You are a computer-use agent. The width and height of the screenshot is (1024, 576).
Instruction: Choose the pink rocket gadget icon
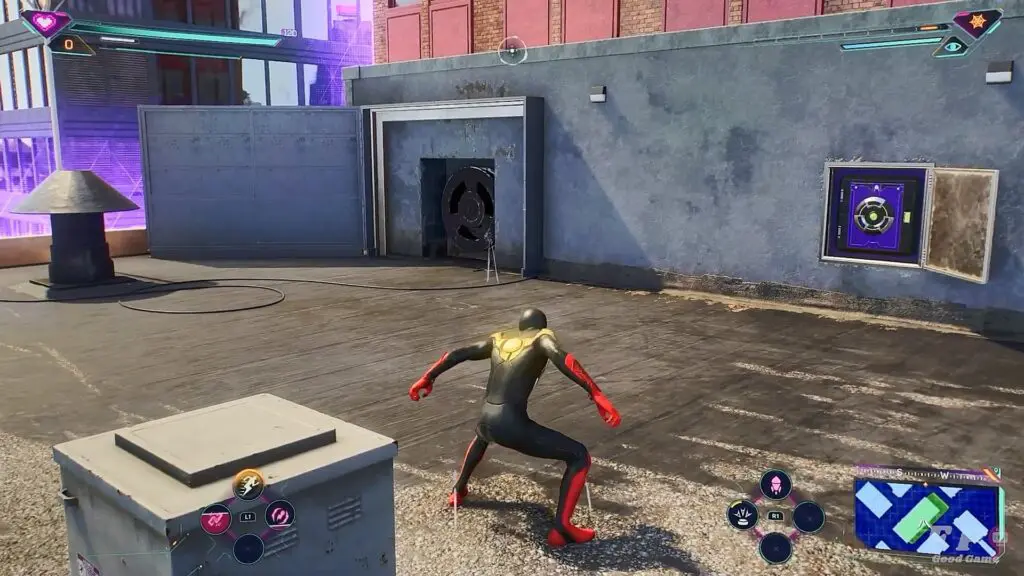(775, 486)
